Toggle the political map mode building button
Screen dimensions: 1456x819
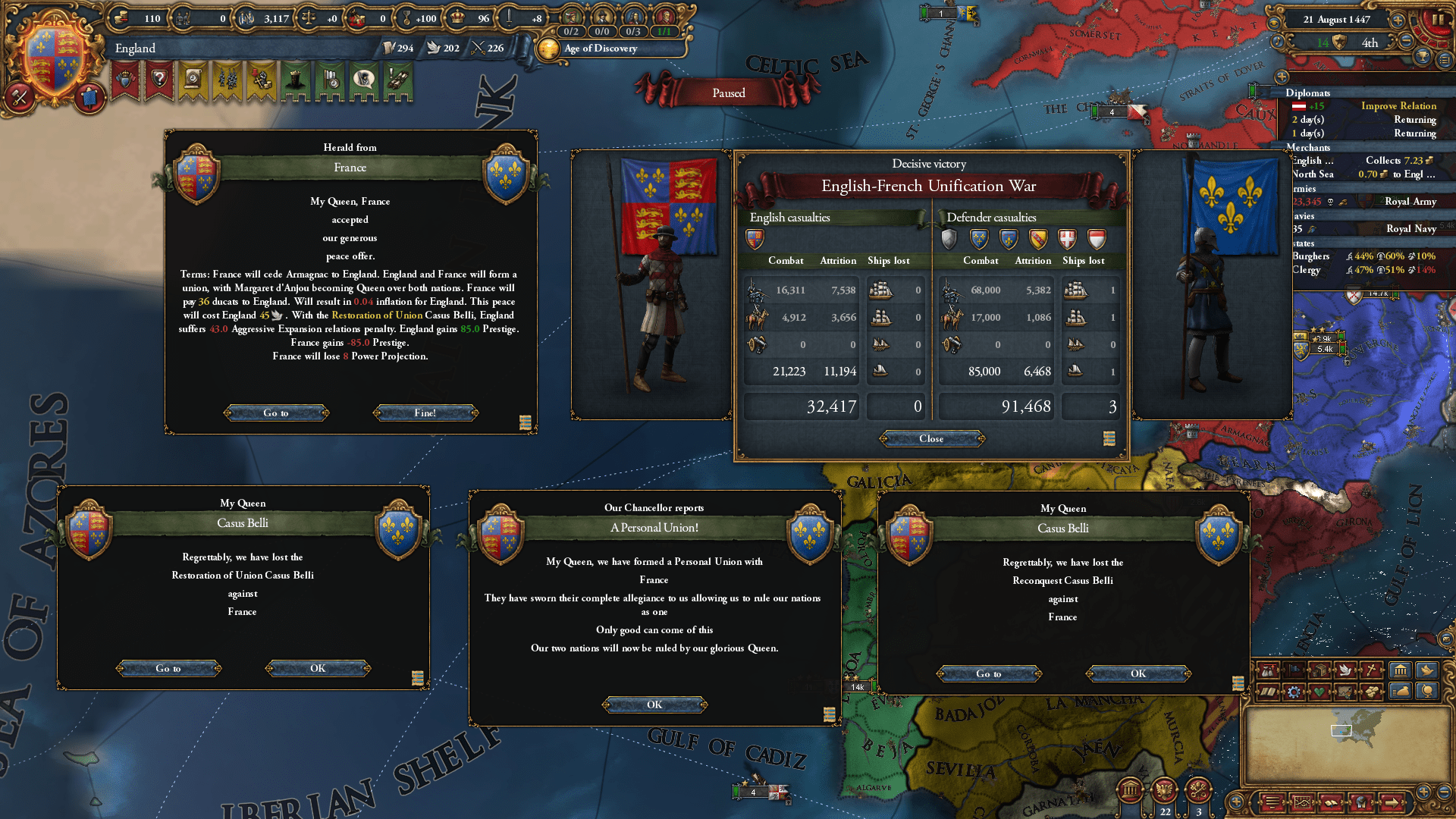[x=1401, y=670]
